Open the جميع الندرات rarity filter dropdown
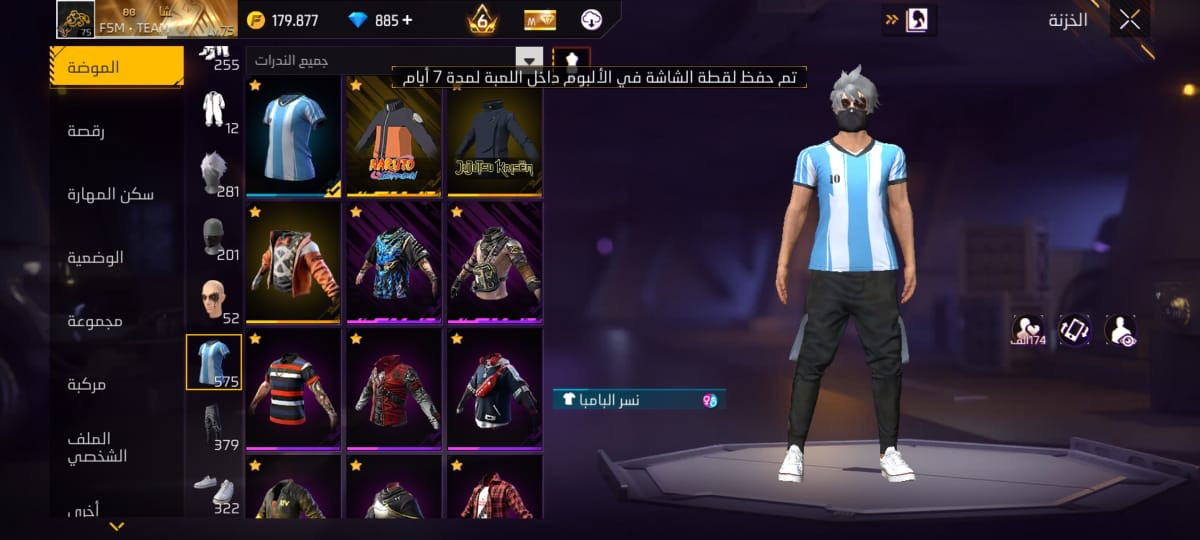Image resolution: width=1200 pixels, height=540 pixels. [x=395, y=61]
